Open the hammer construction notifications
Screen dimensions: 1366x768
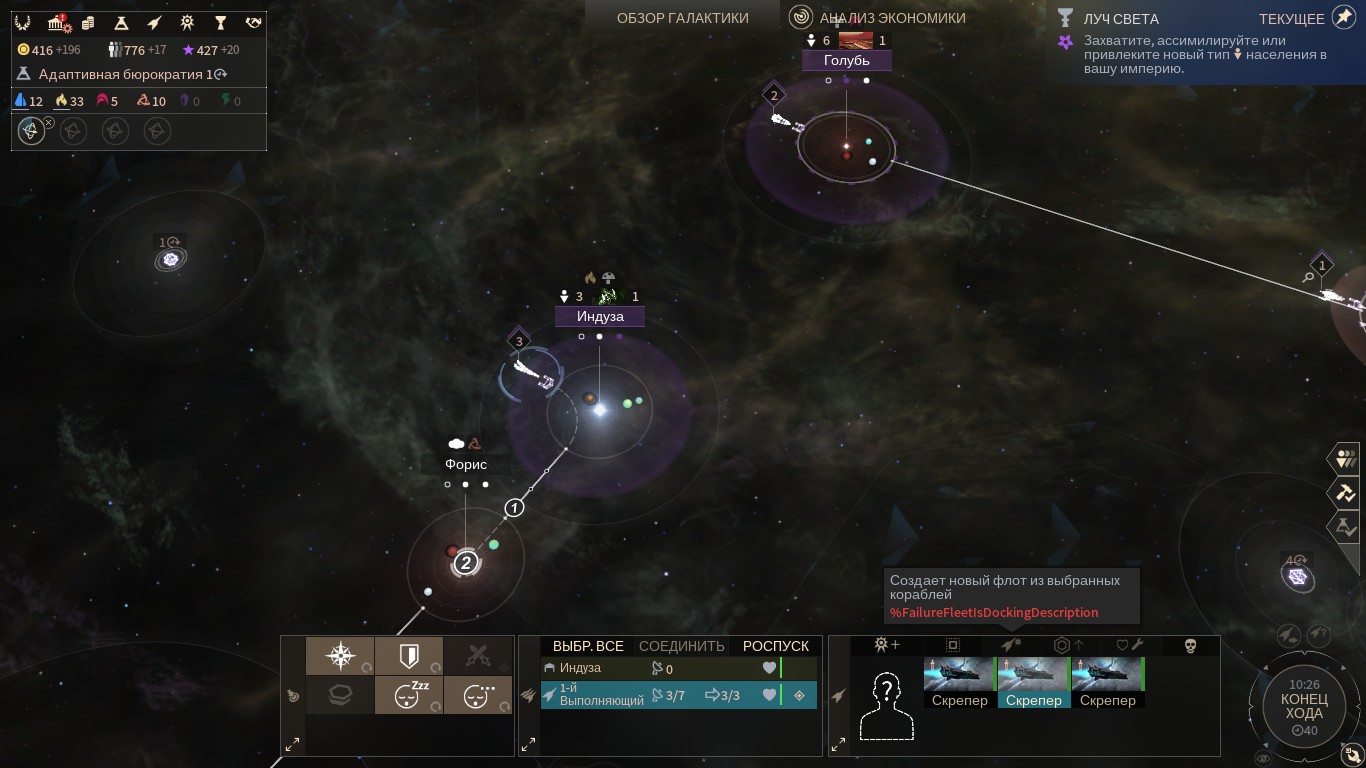(x=1343, y=492)
